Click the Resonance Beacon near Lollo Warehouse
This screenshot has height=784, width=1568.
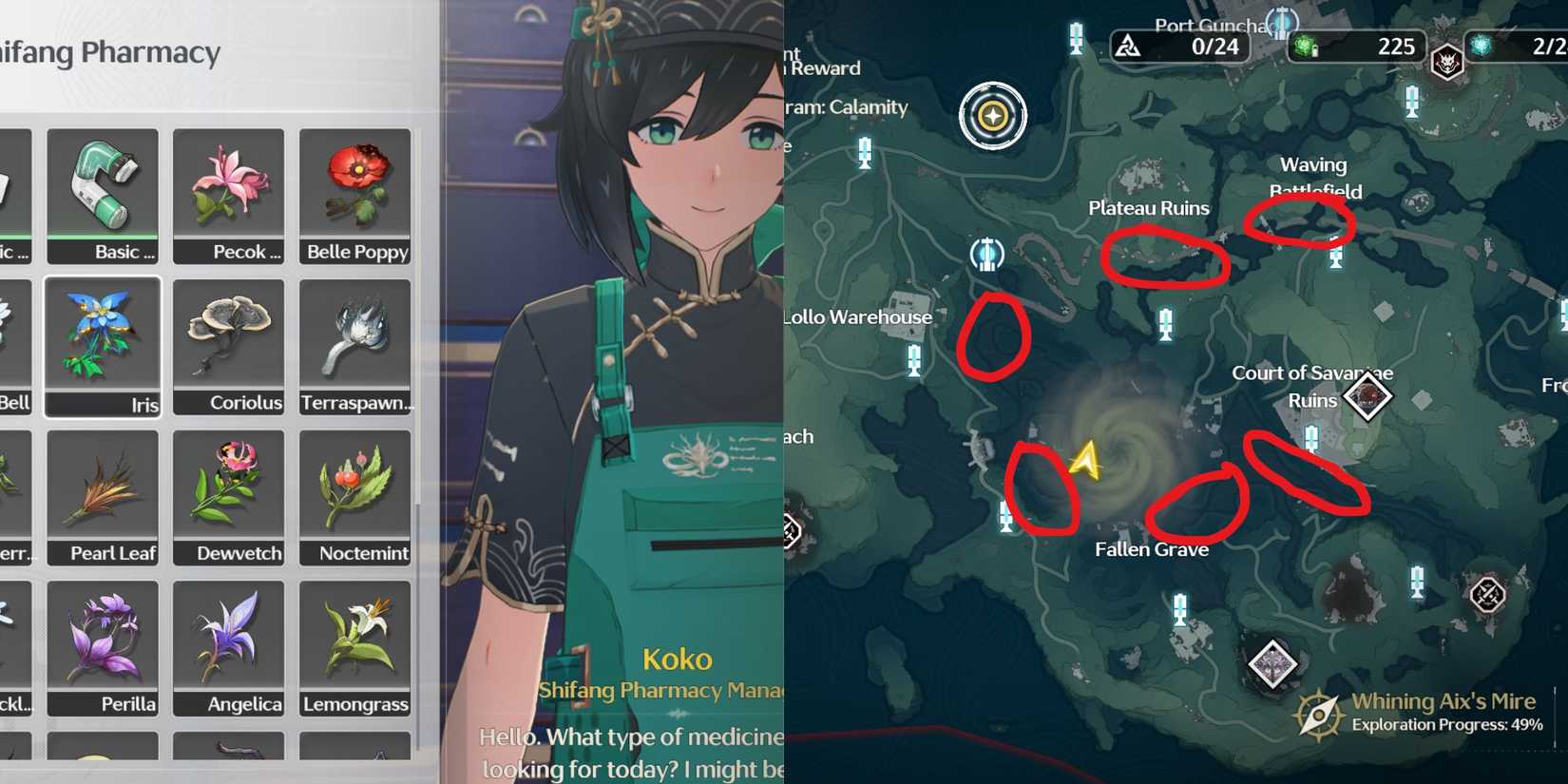tap(986, 256)
